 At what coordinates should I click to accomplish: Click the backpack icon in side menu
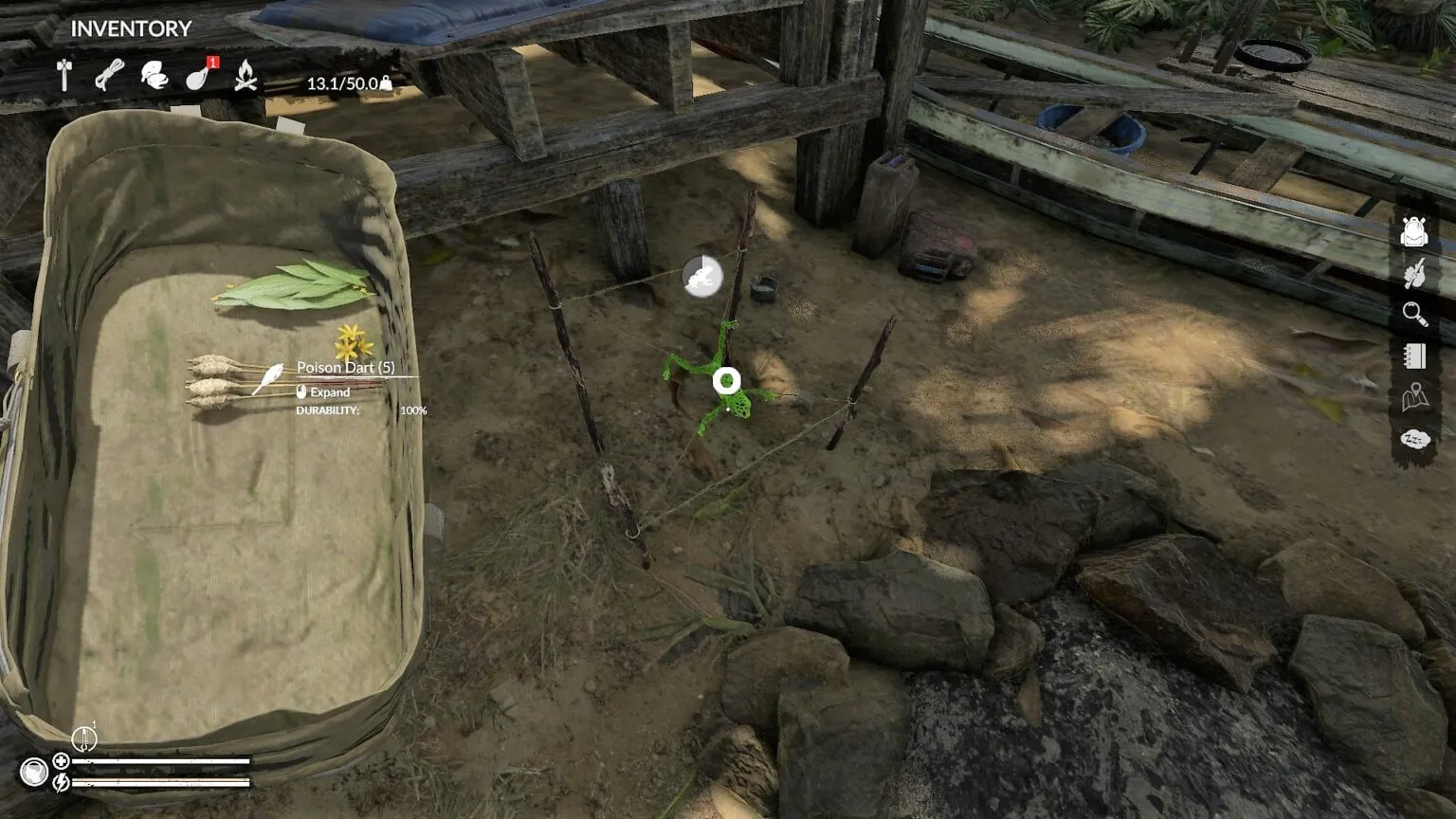pyautogui.click(x=1414, y=231)
